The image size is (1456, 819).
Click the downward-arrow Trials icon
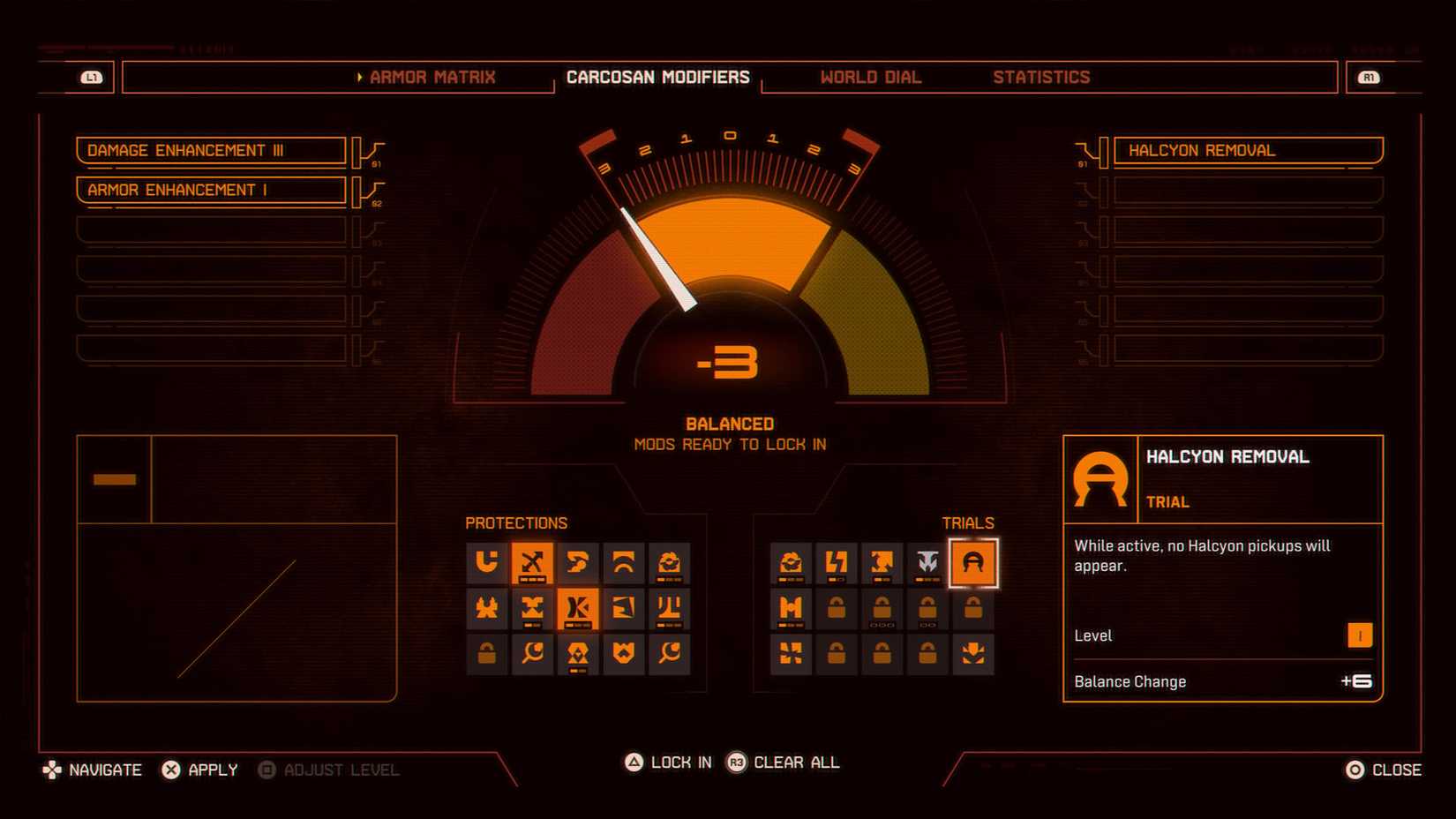pyautogui.click(x=974, y=655)
